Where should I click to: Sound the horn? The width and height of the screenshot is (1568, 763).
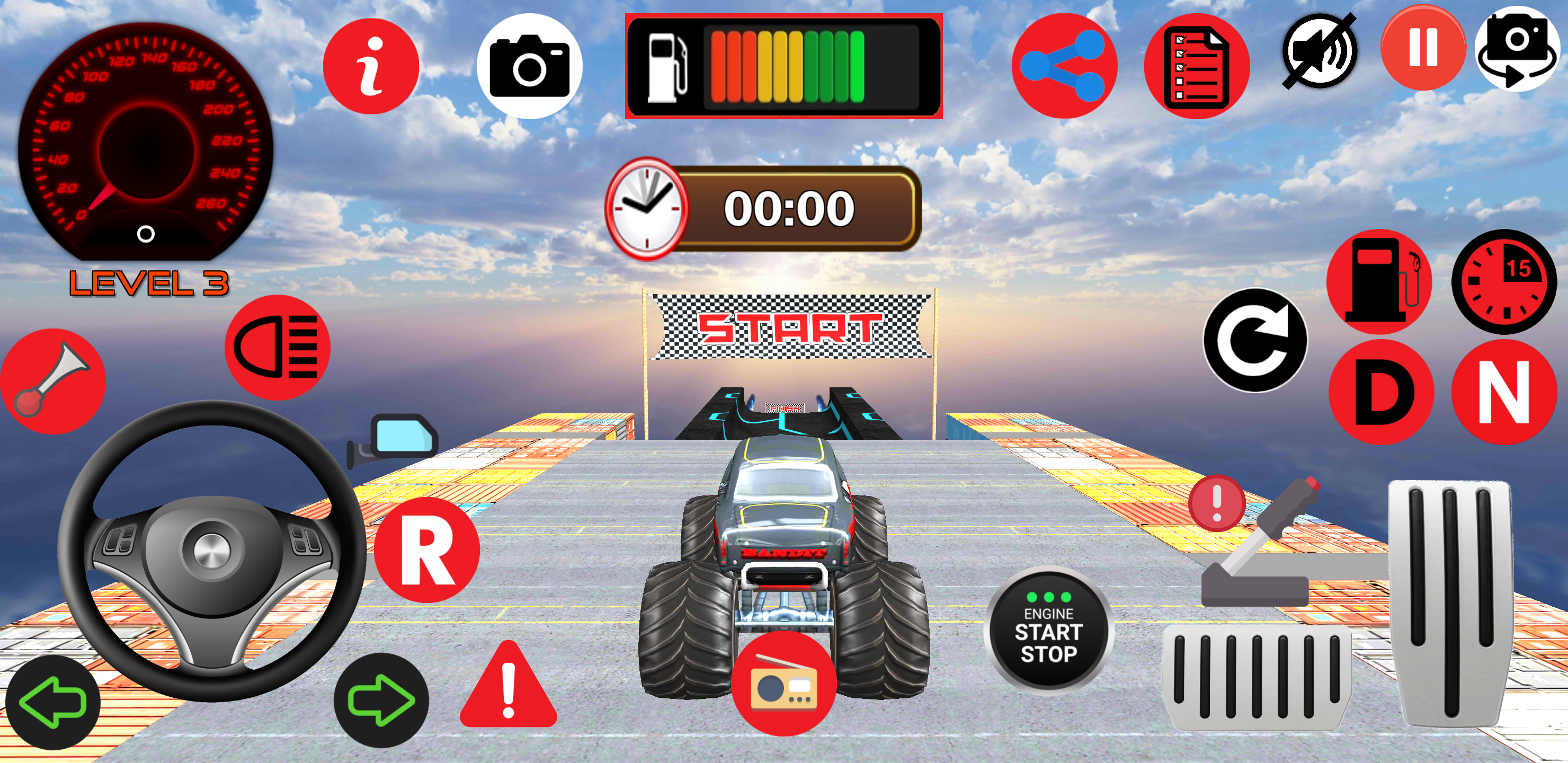pyautogui.click(x=52, y=380)
